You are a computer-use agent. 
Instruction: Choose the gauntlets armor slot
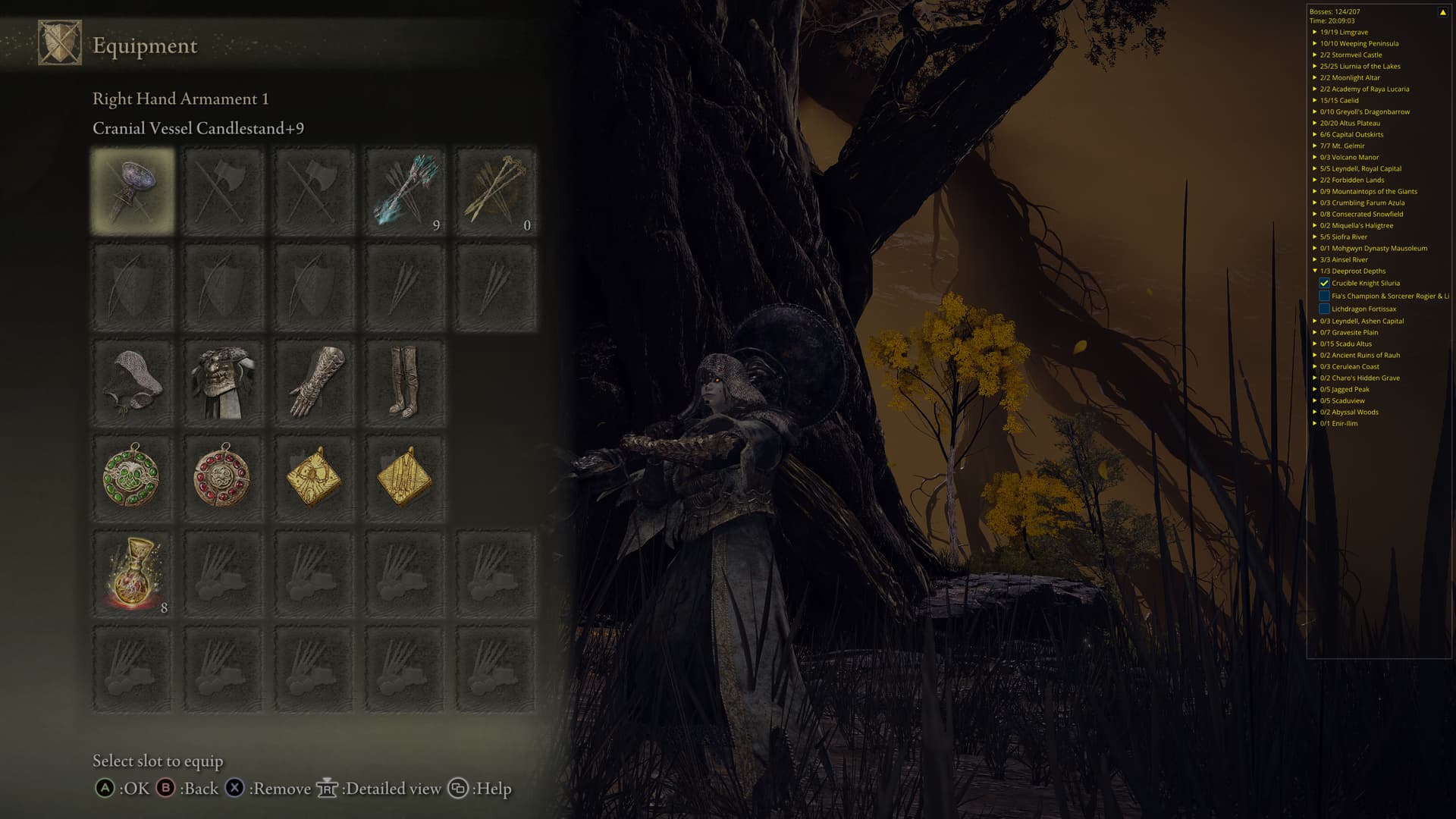point(314,383)
